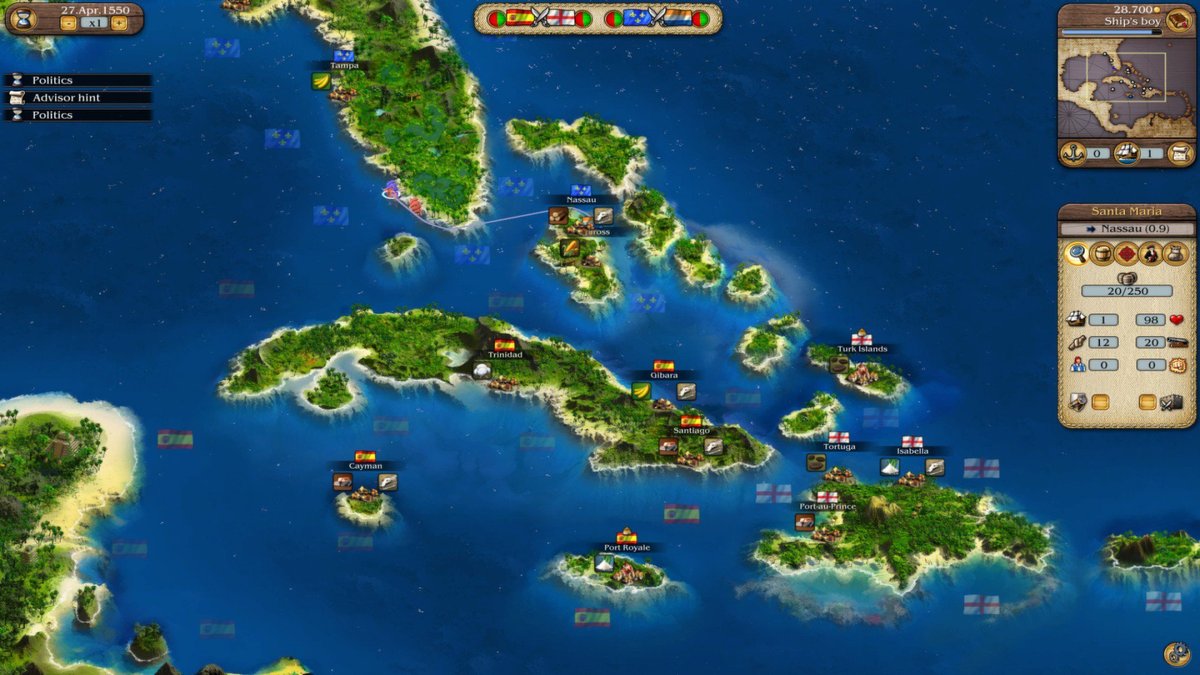Click the hourglass icon beside the date
This screenshot has width=1200, height=675.
(x=24, y=17)
